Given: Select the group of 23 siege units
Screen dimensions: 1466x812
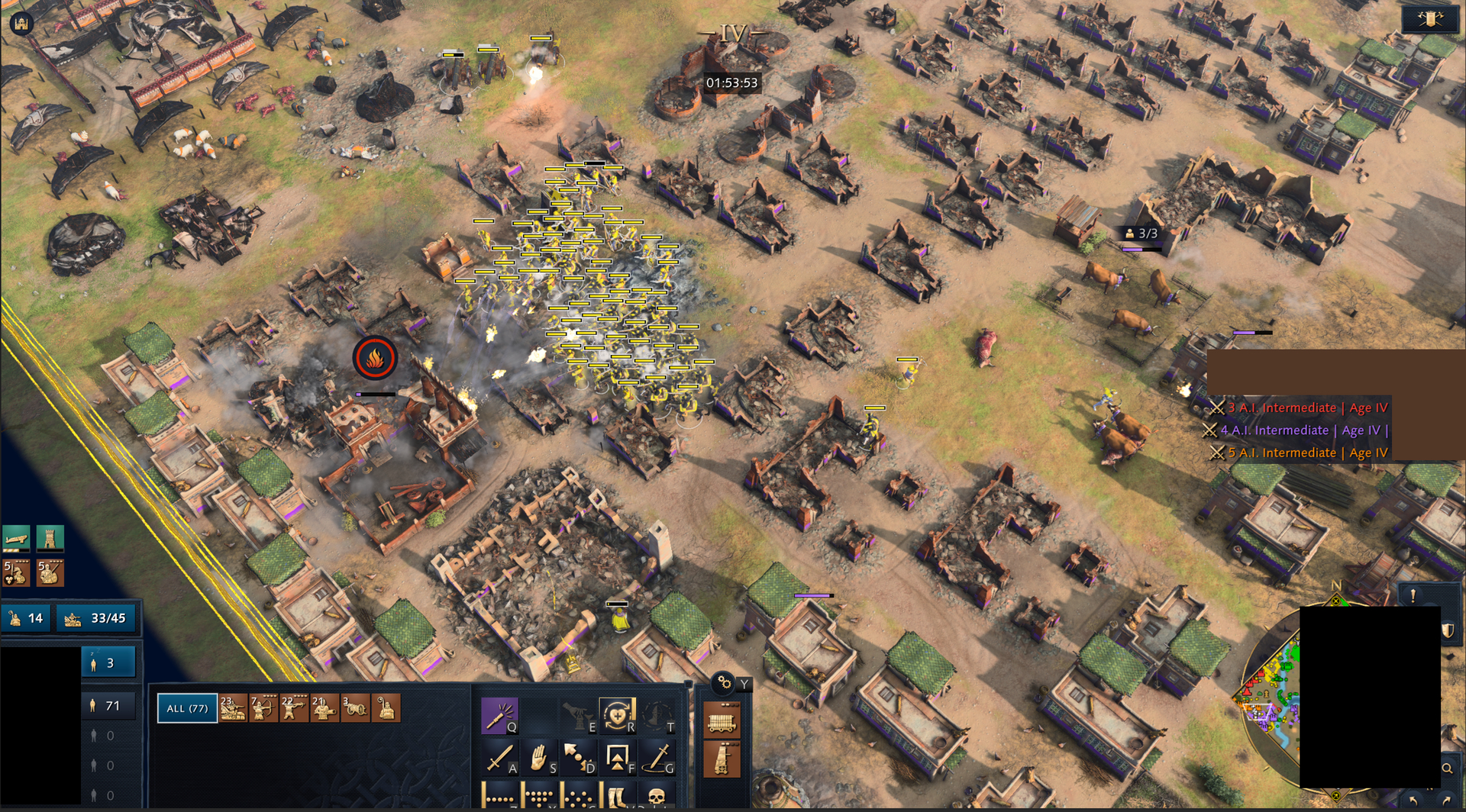Looking at the screenshot, I should tap(233, 708).
